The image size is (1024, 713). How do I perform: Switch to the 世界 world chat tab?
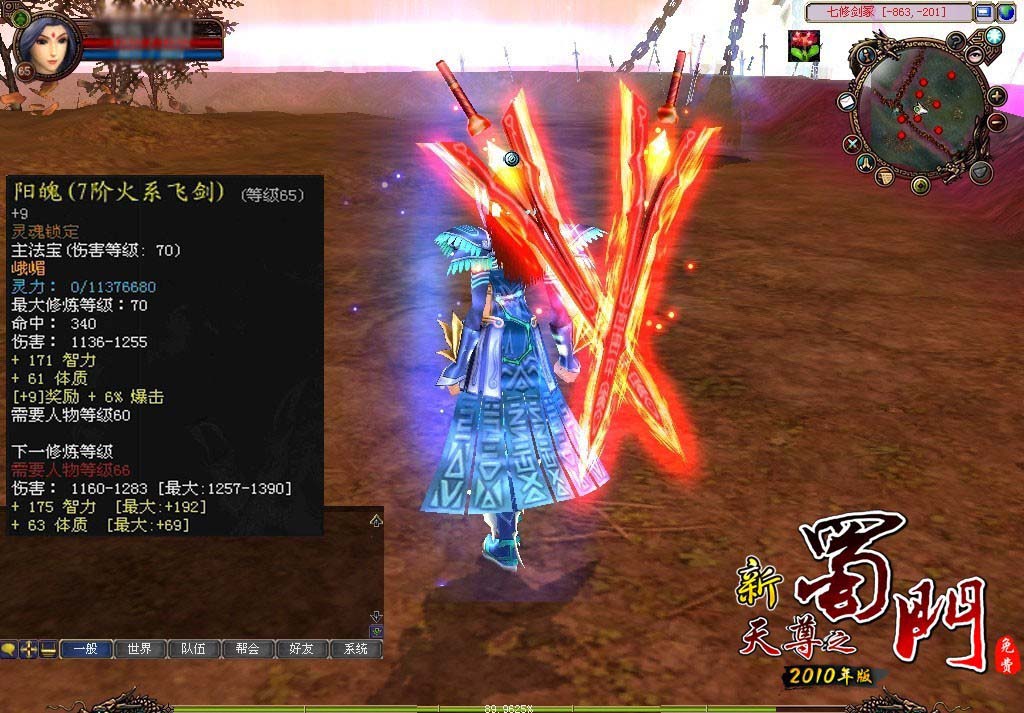(140, 649)
